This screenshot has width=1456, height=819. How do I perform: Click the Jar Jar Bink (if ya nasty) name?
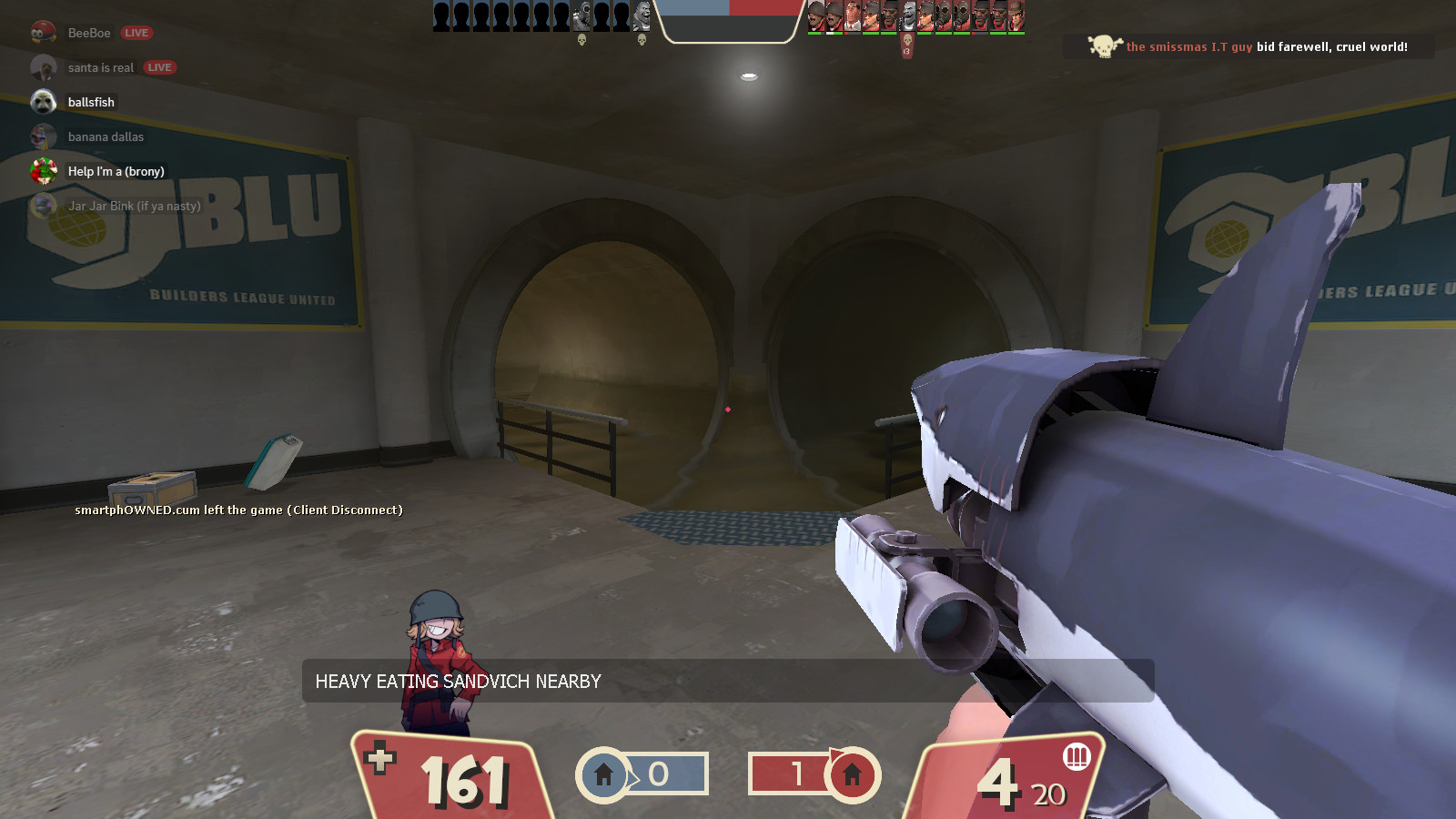133,206
